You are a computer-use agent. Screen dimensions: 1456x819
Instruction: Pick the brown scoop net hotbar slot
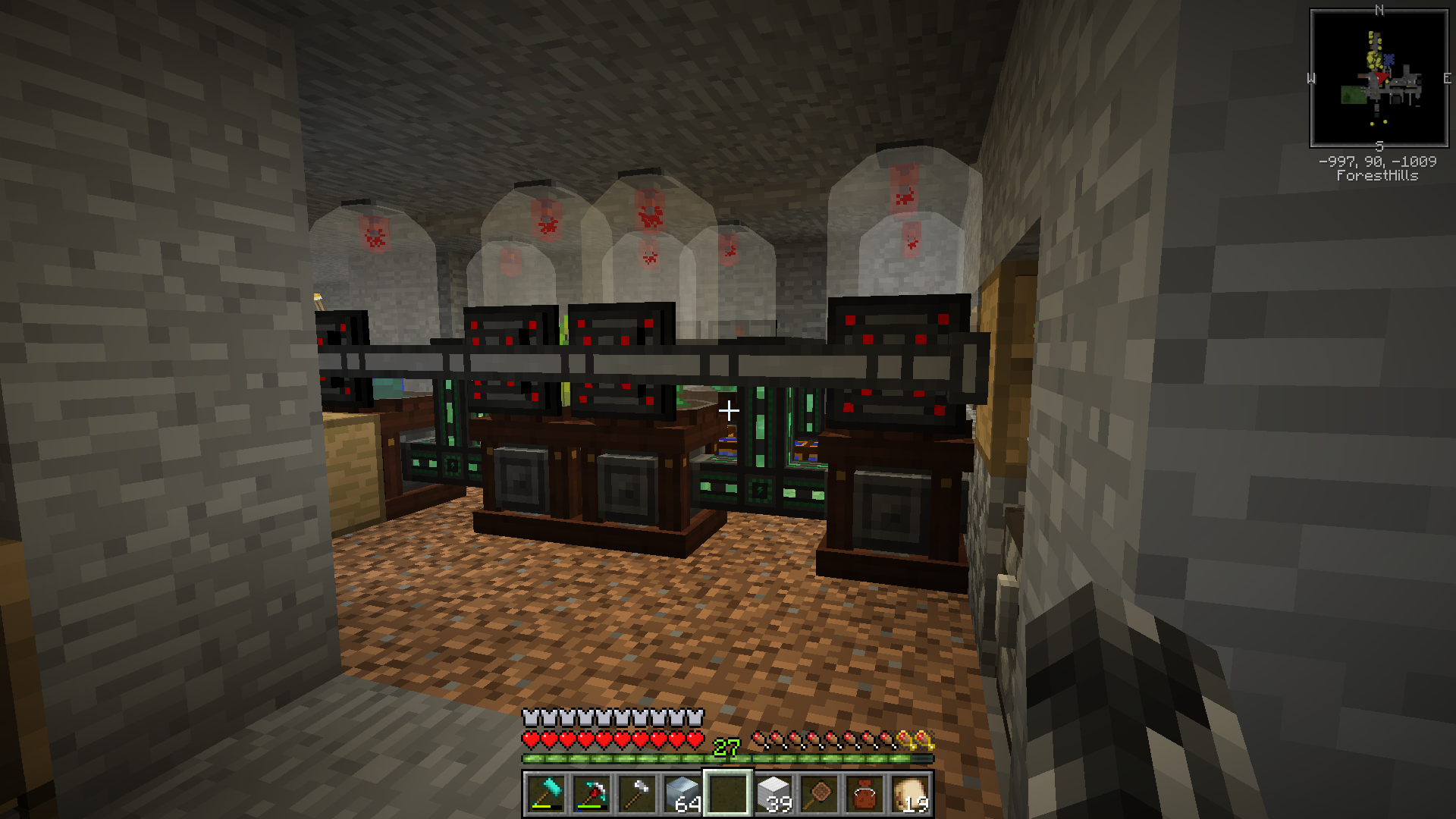point(819,794)
